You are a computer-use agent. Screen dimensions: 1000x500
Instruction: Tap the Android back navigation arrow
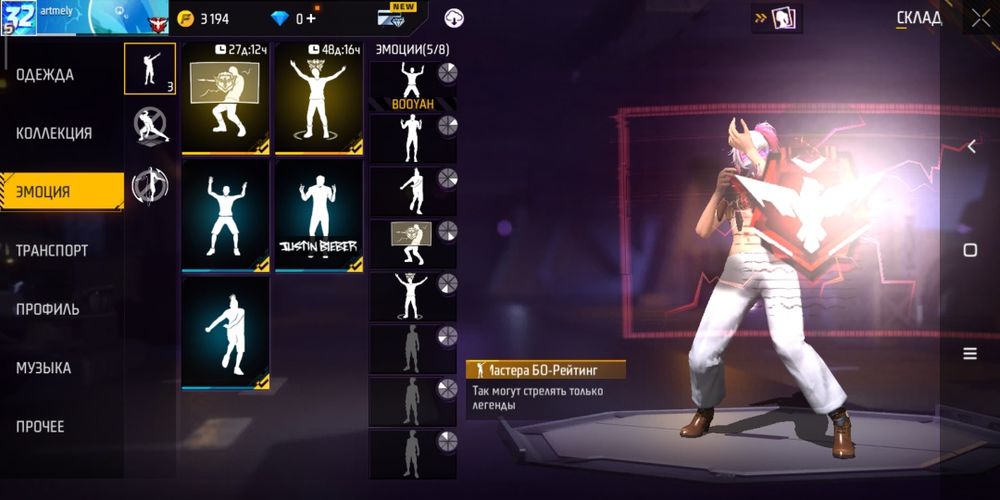click(971, 147)
